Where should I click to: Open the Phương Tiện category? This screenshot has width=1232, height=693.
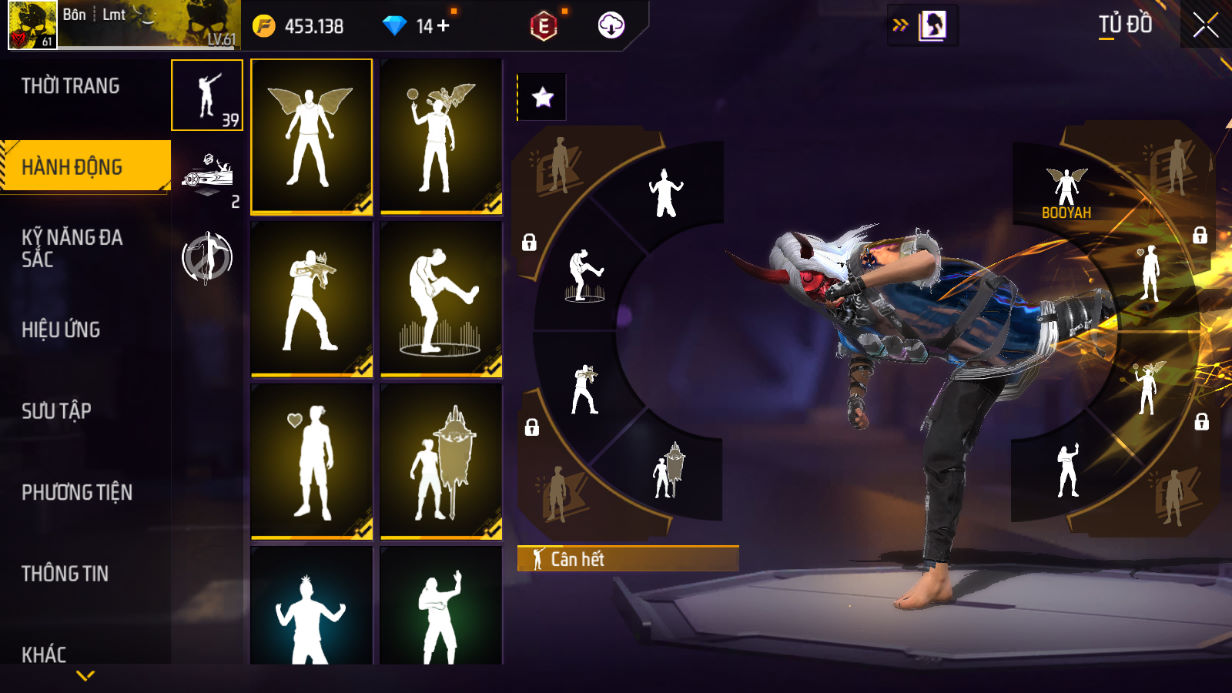point(77,492)
